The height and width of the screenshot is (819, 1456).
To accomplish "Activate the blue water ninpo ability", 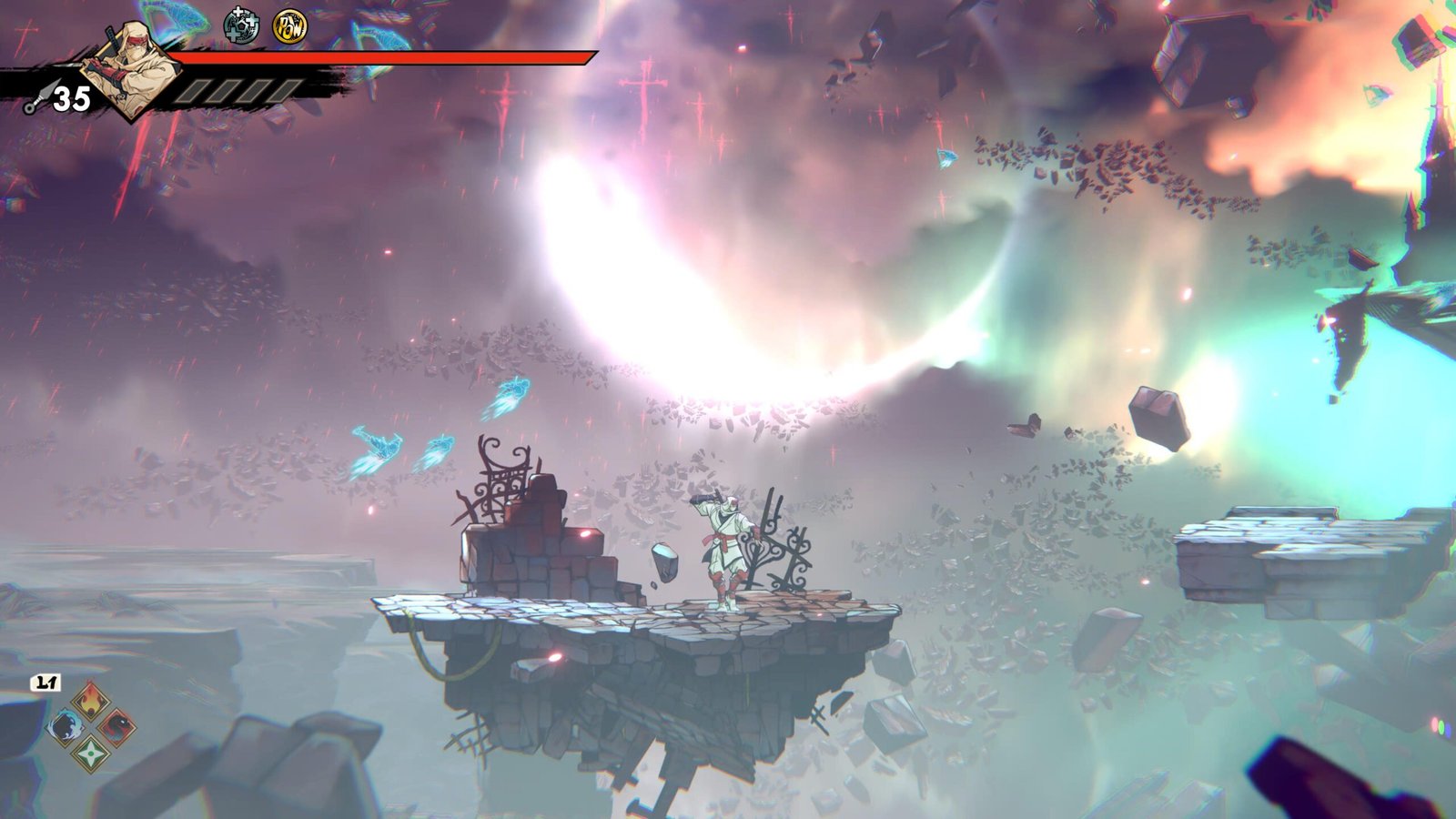I will click(66, 728).
